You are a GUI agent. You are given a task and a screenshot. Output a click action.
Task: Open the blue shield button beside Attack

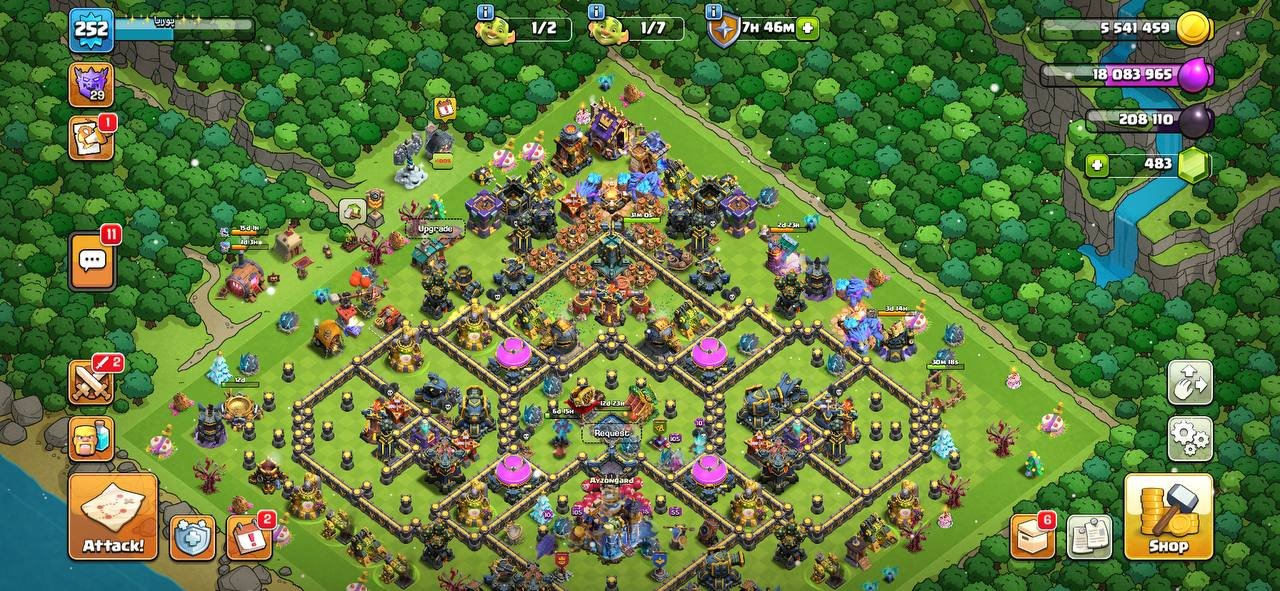[x=192, y=537]
